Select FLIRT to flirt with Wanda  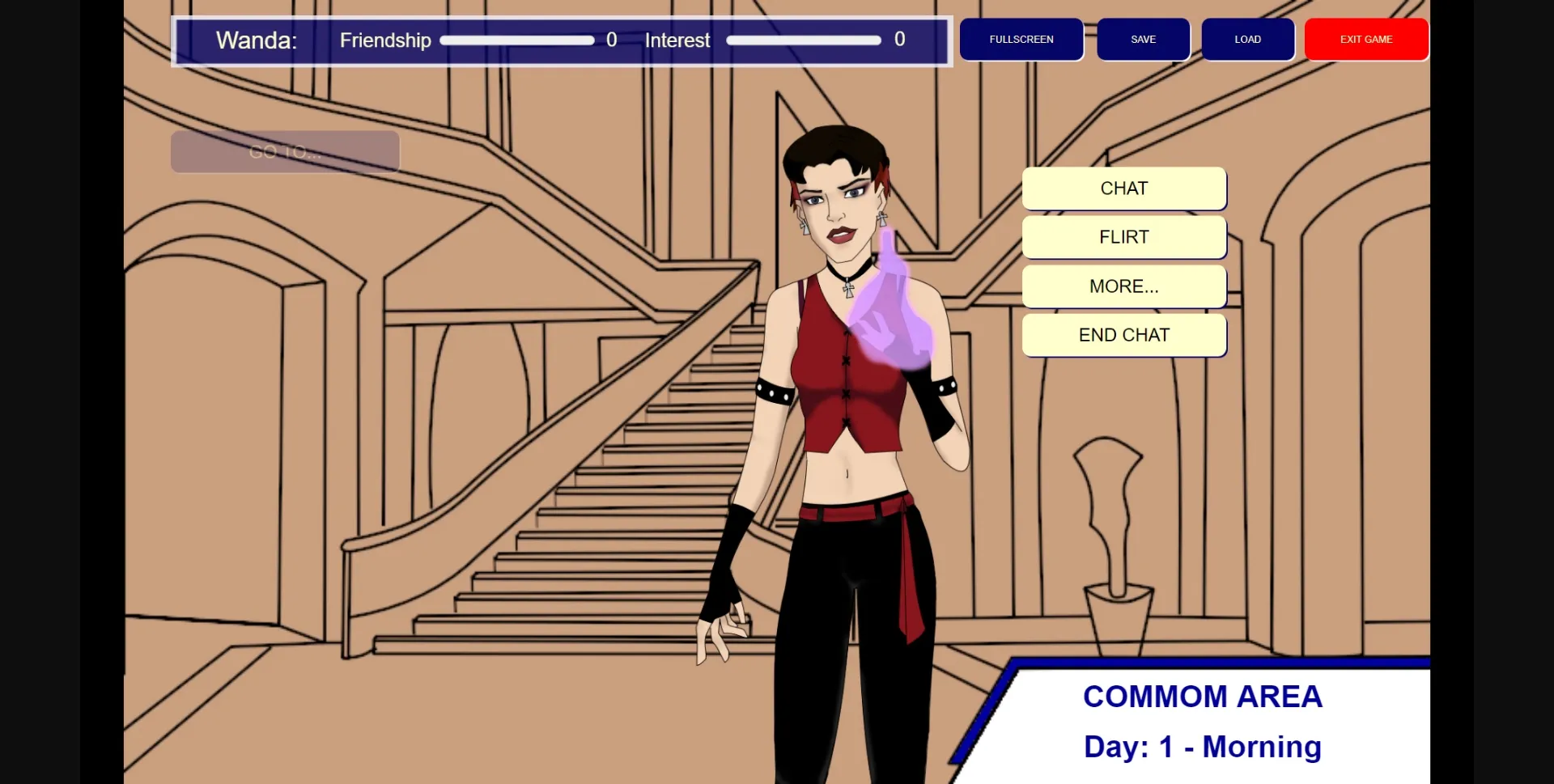1123,237
